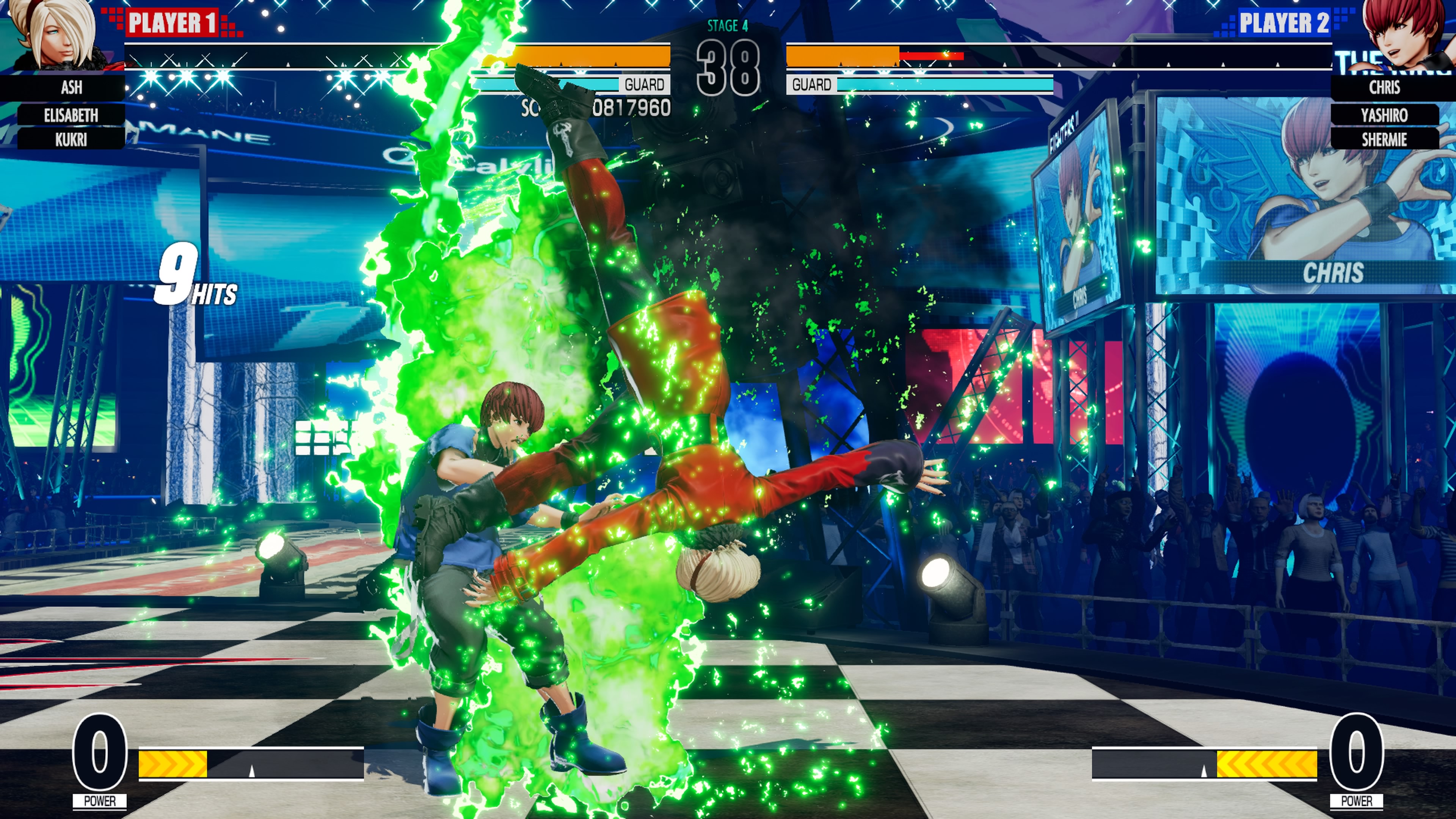
Task: Select Kukri in Player 1's team list
Action: pyautogui.click(x=71, y=139)
